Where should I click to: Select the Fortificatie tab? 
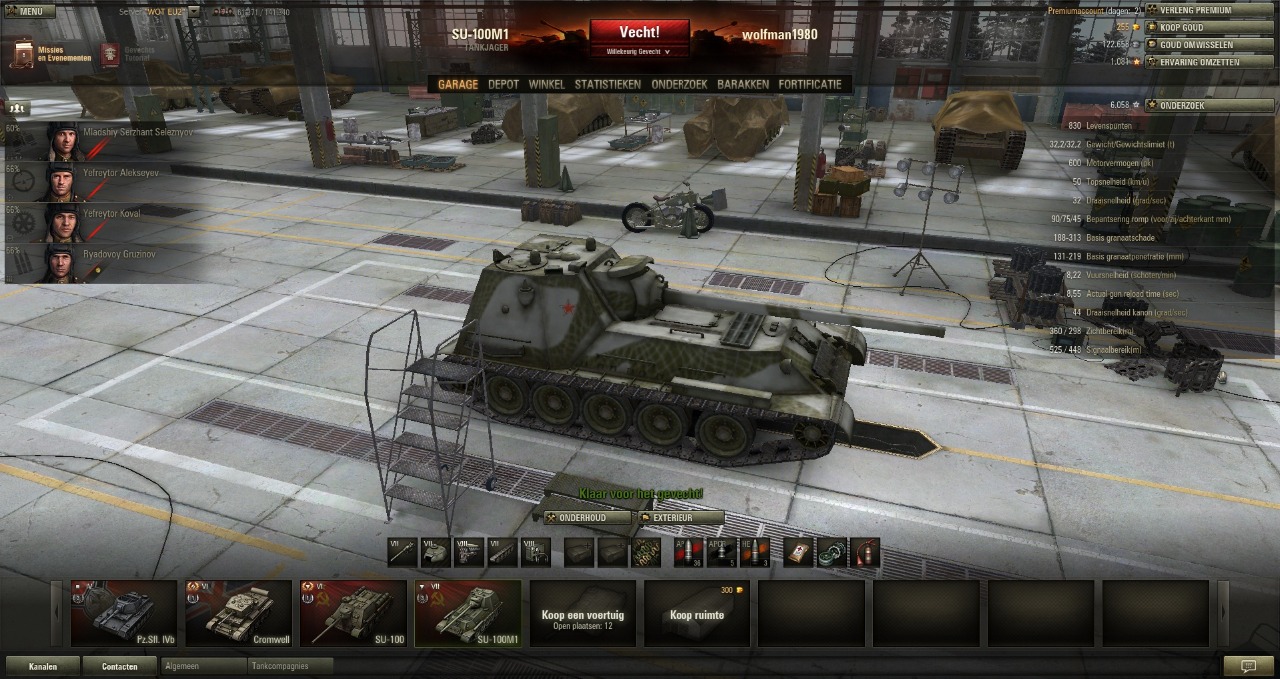[810, 85]
